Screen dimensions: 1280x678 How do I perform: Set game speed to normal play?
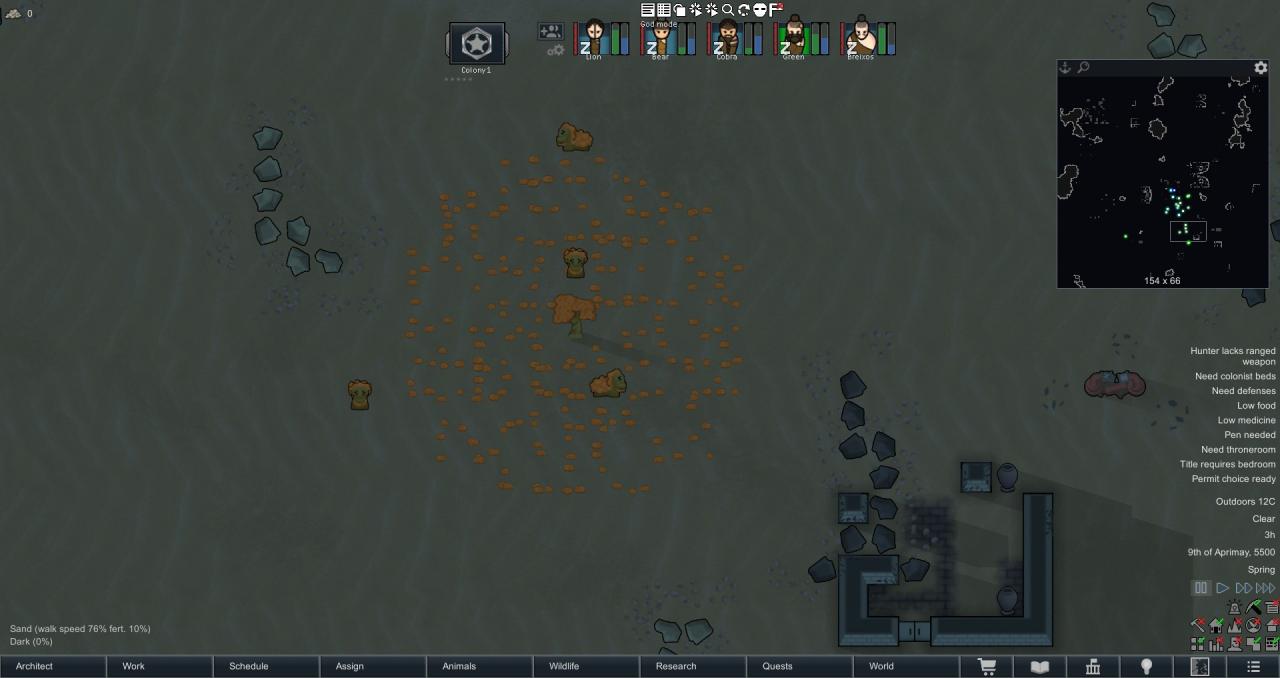[x=1222, y=588]
